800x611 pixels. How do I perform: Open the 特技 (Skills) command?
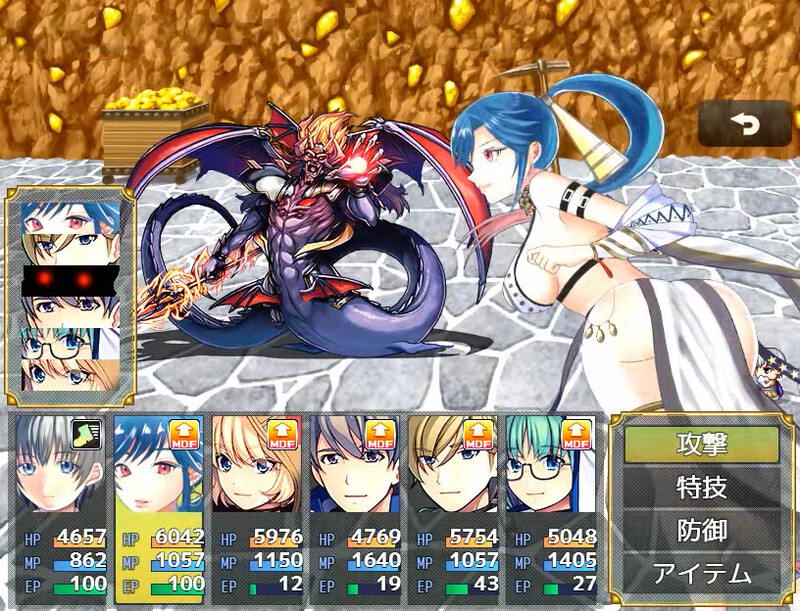pos(701,488)
